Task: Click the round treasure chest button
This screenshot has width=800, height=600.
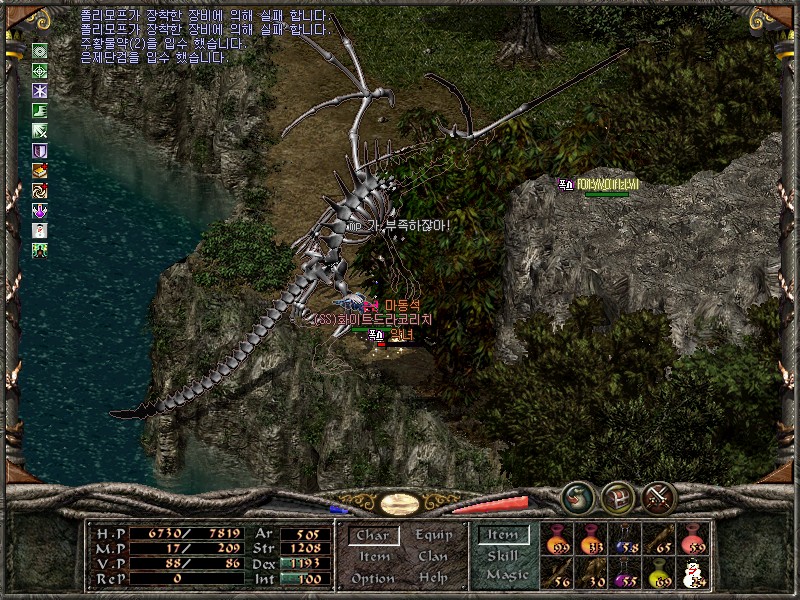Action: (617, 497)
